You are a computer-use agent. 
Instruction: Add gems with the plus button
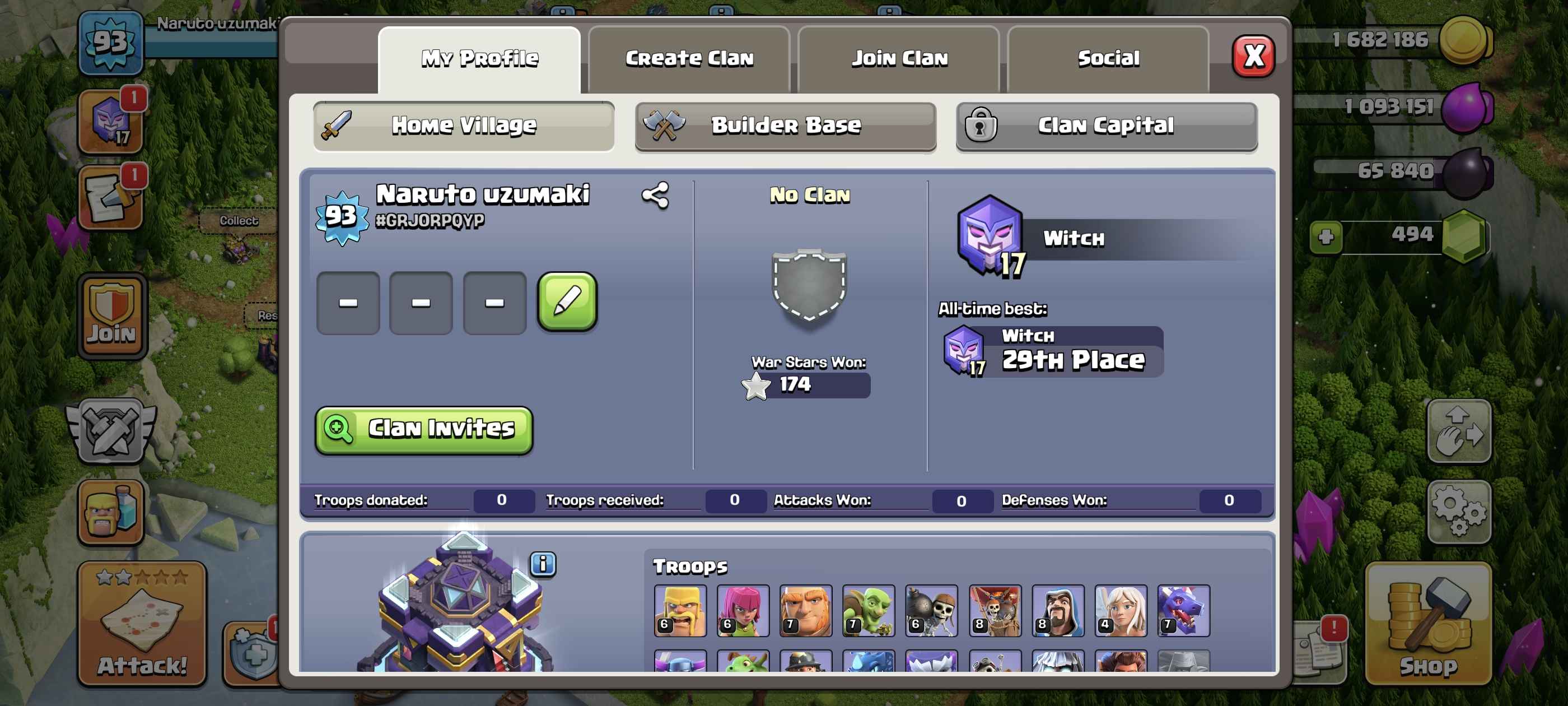(x=1326, y=236)
